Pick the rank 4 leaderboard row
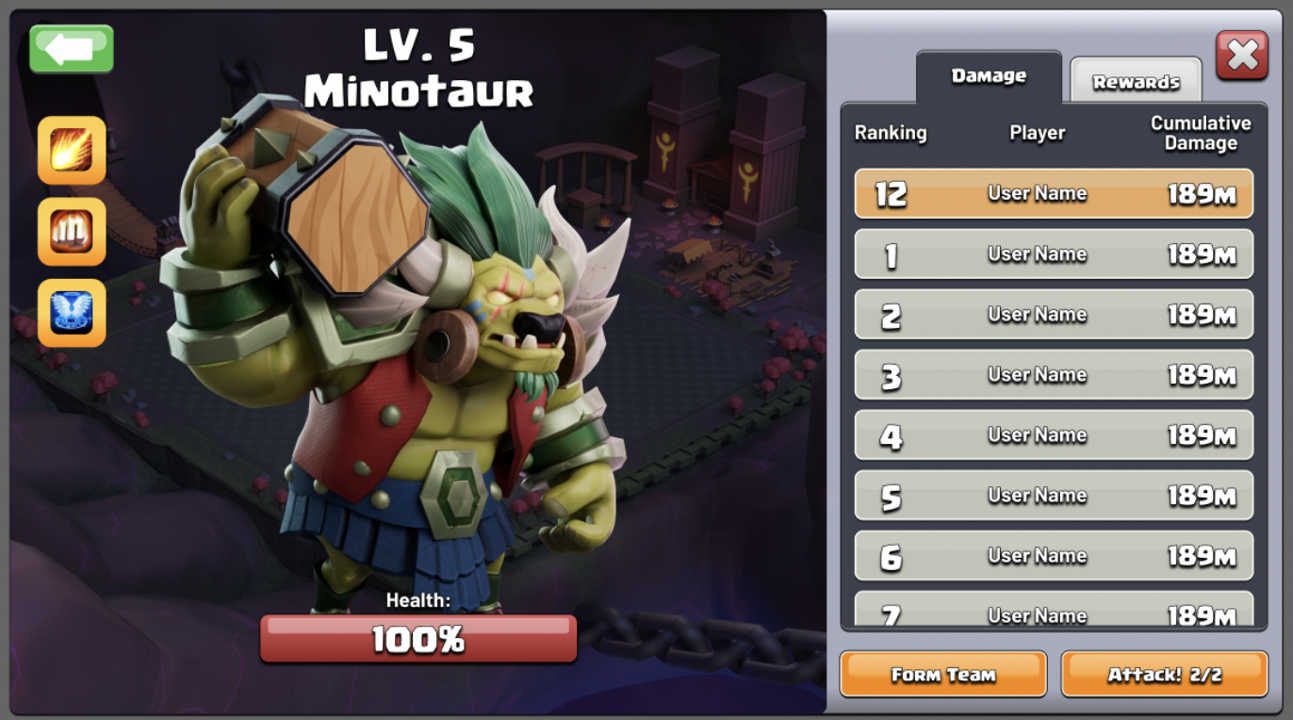This screenshot has width=1293, height=720. click(x=1053, y=435)
